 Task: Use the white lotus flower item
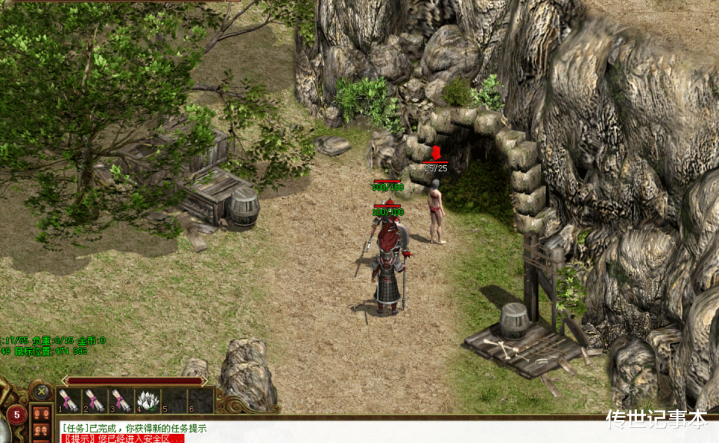(148, 401)
